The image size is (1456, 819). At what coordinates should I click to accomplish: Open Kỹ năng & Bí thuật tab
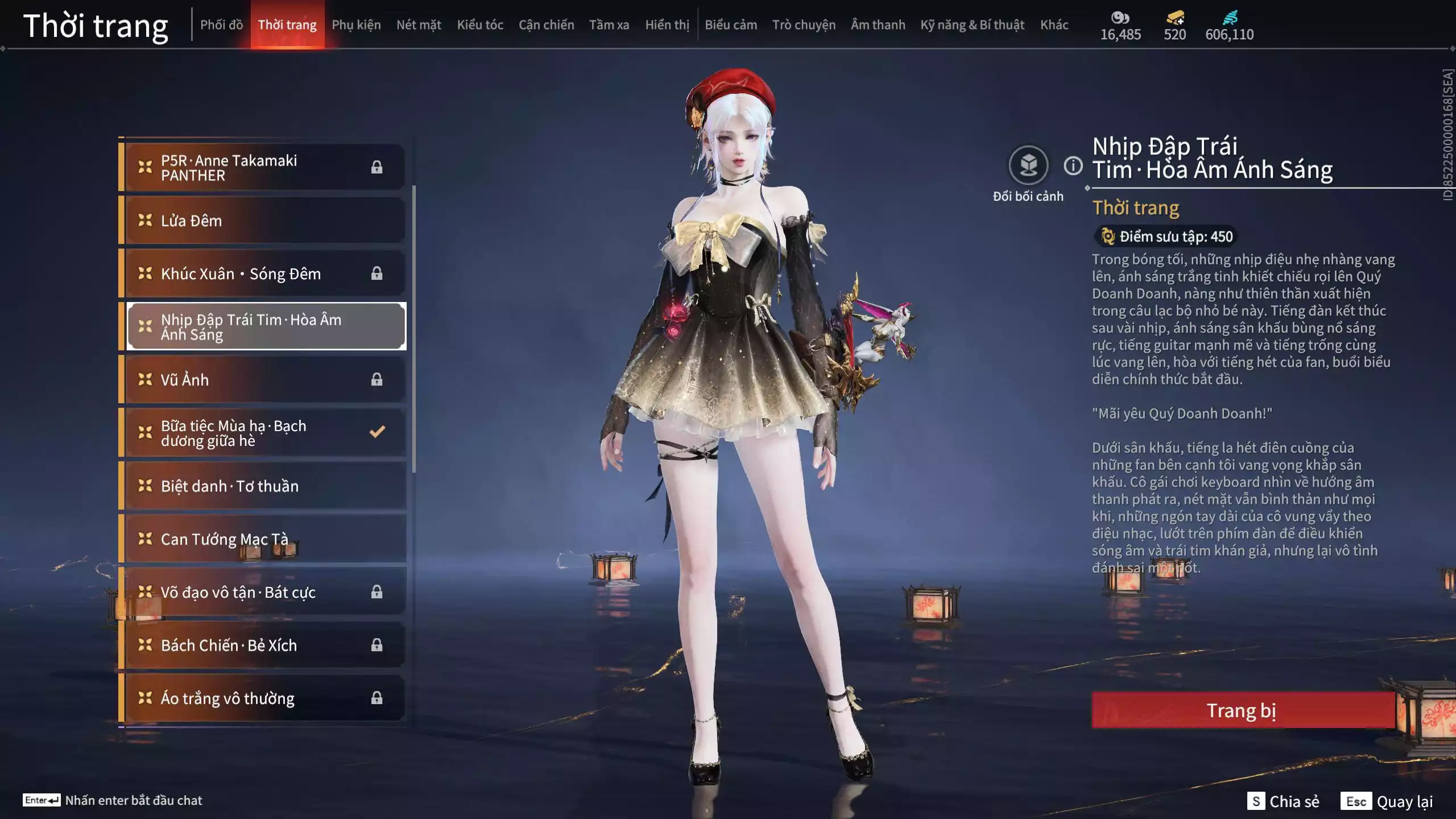tap(972, 25)
